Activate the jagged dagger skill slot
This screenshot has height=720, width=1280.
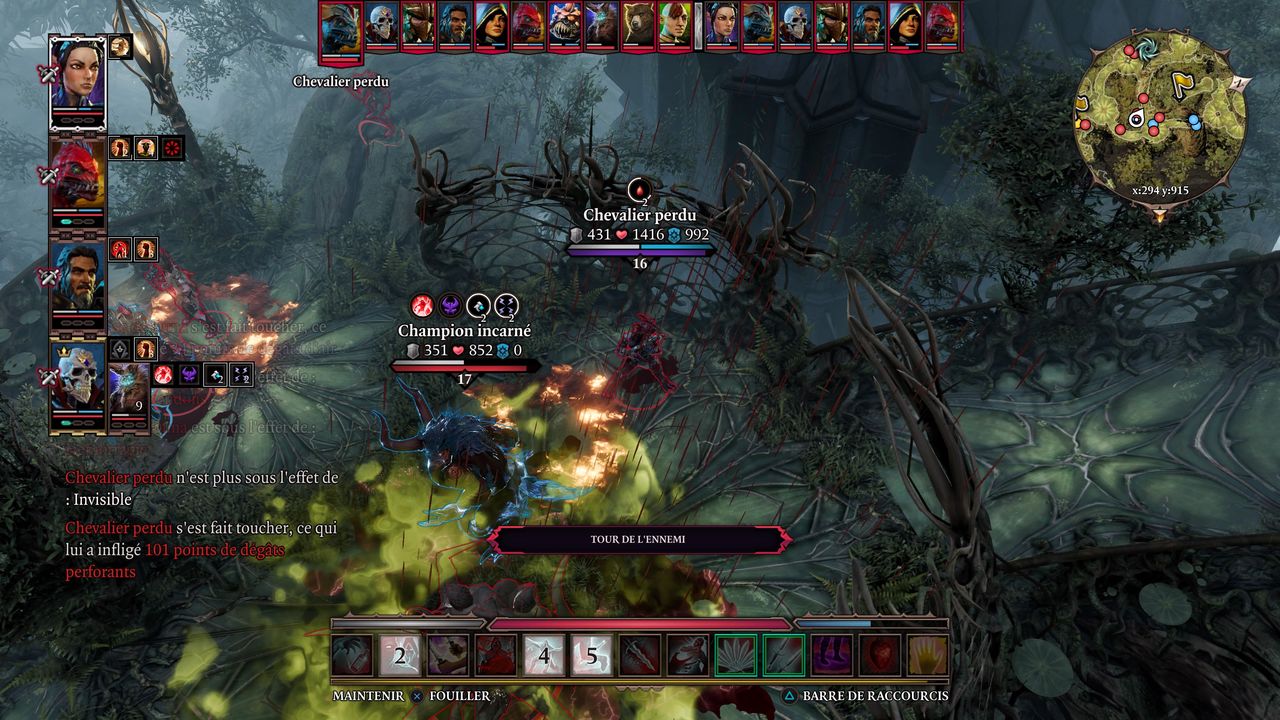point(640,656)
